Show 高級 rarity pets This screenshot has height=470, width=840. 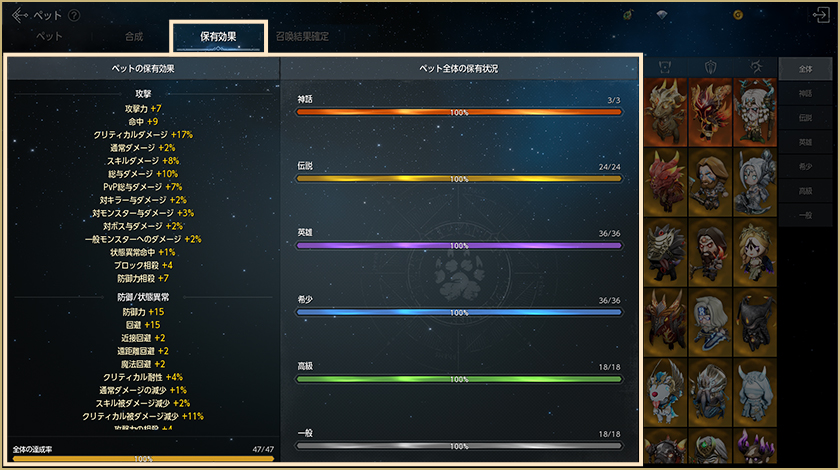pos(805,190)
